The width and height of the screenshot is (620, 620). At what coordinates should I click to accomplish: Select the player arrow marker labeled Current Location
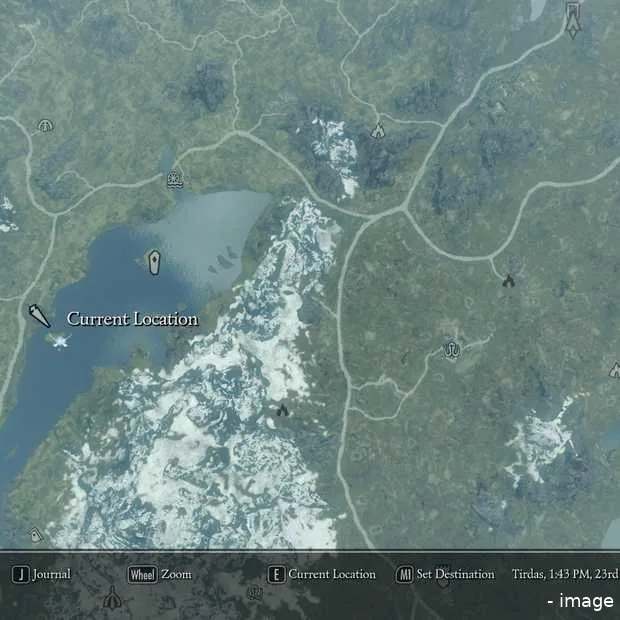tap(39, 317)
